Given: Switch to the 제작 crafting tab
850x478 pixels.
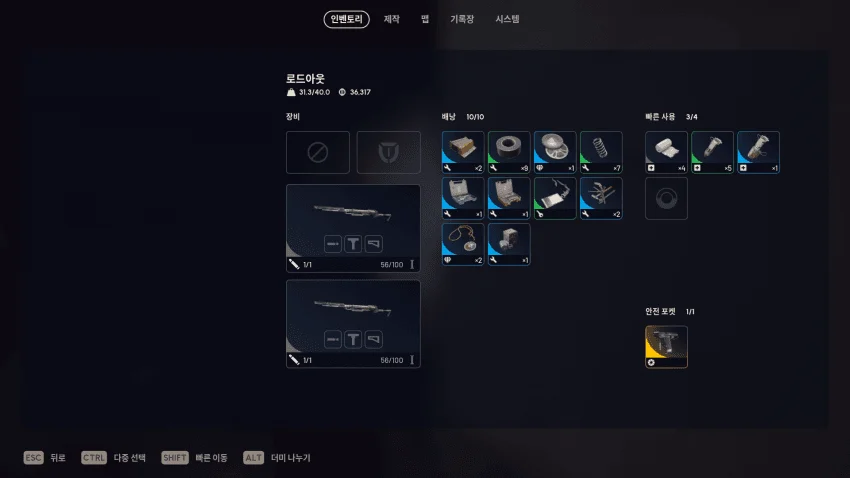Looking at the screenshot, I should pos(391,19).
